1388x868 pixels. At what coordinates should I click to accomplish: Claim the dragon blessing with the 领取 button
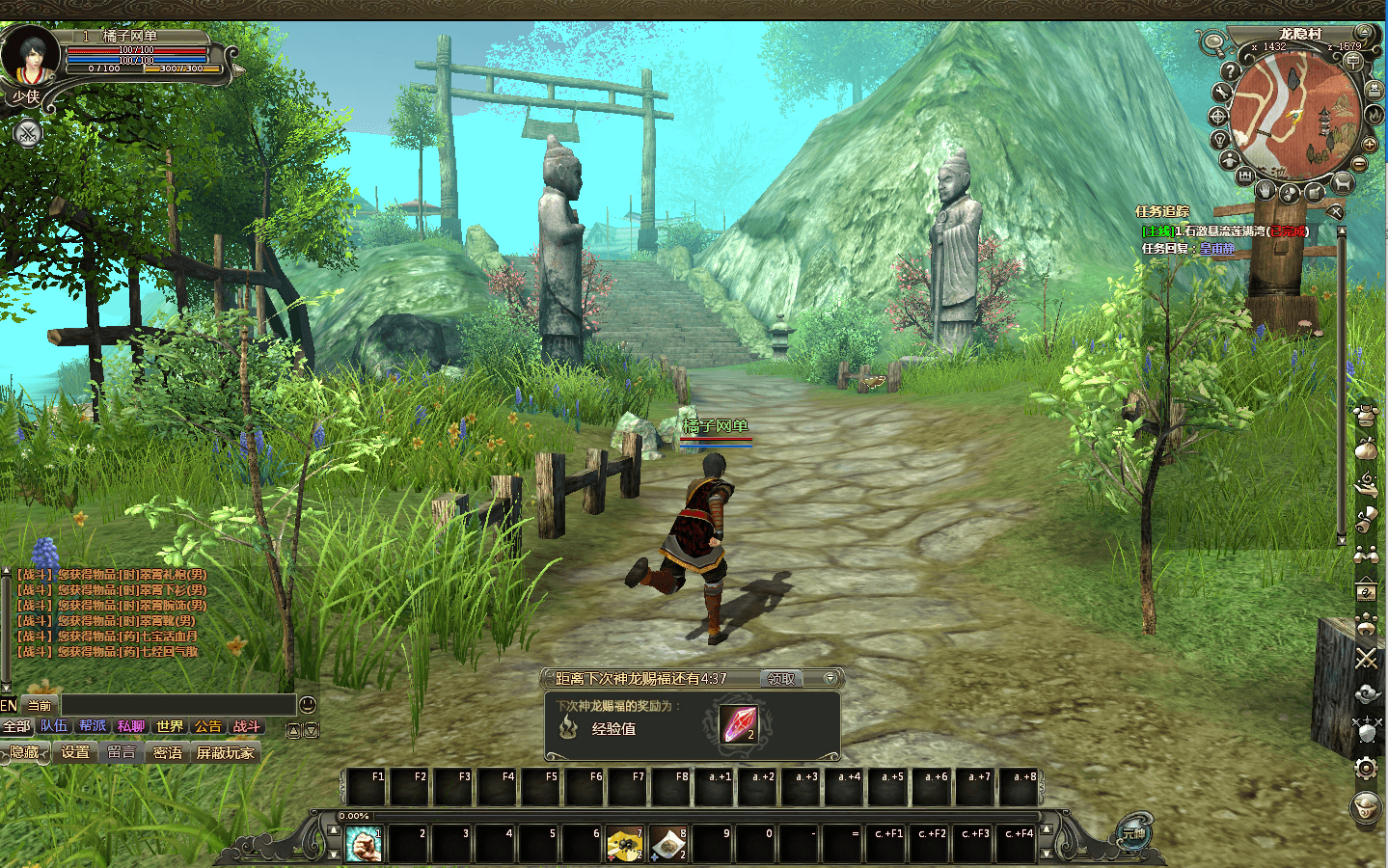(x=780, y=679)
